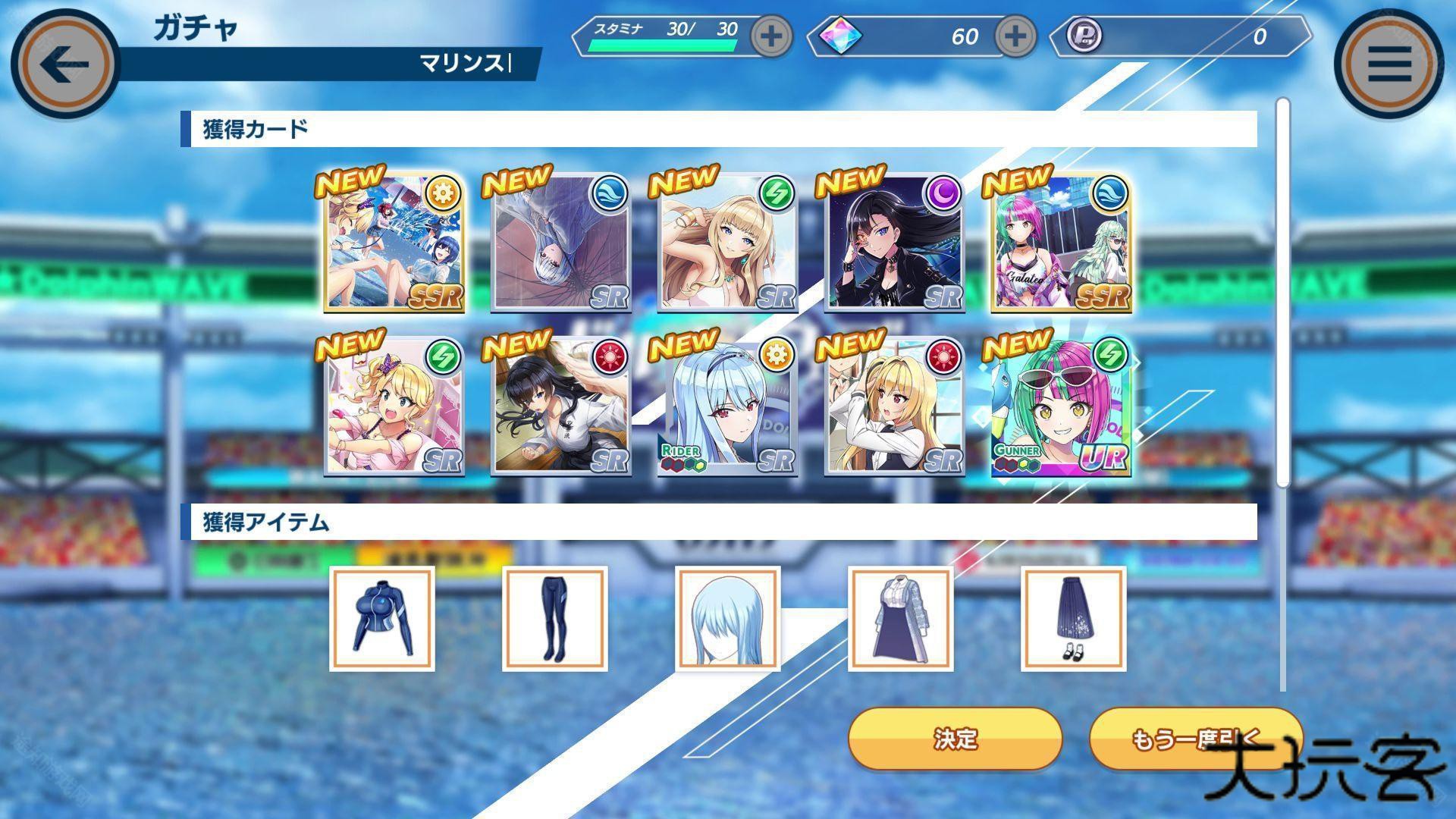Pull again with もう一度引く button

(x=1196, y=739)
